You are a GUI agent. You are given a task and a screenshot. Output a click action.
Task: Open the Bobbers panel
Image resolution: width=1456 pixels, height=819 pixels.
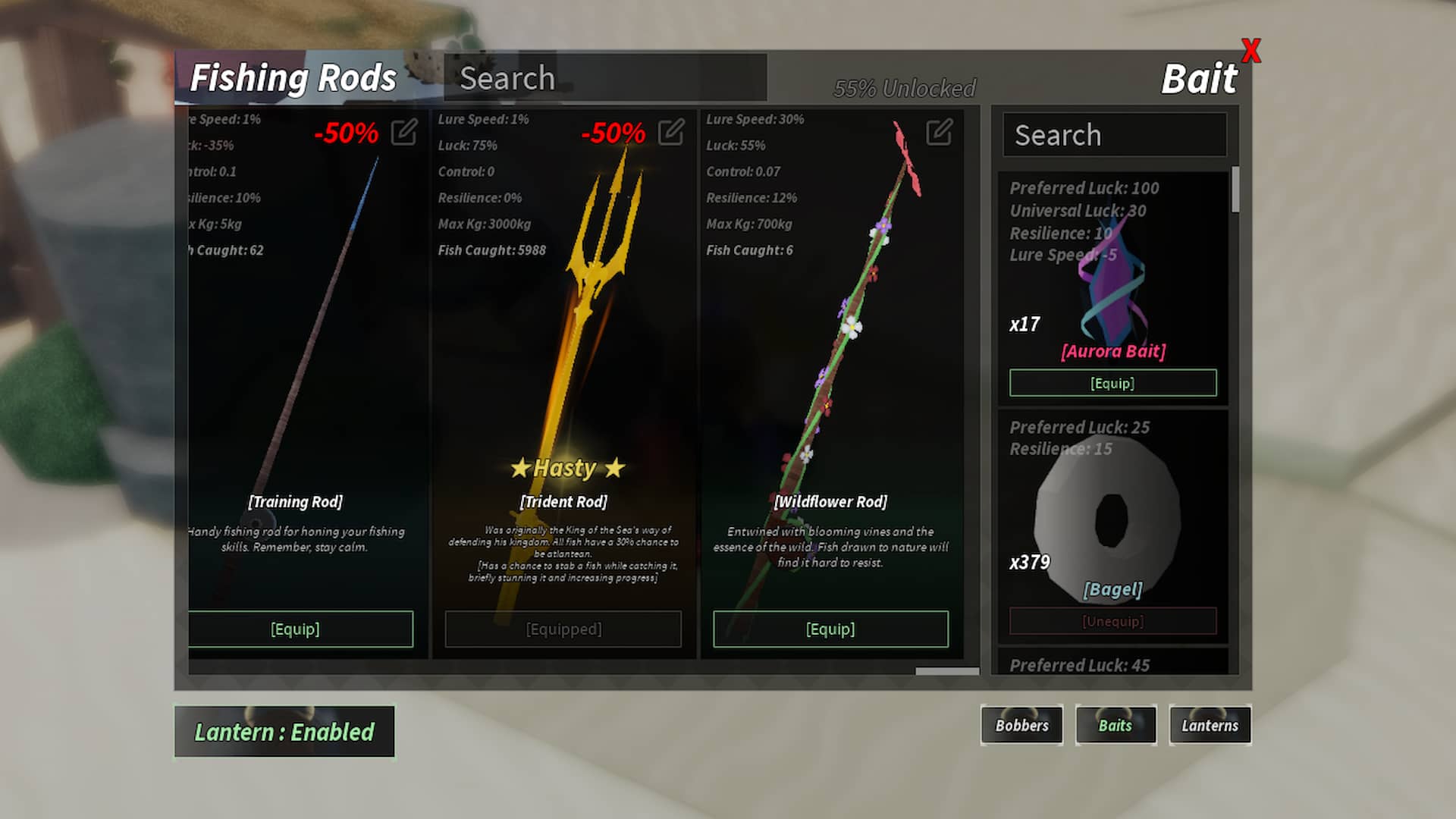pos(1021,725)
